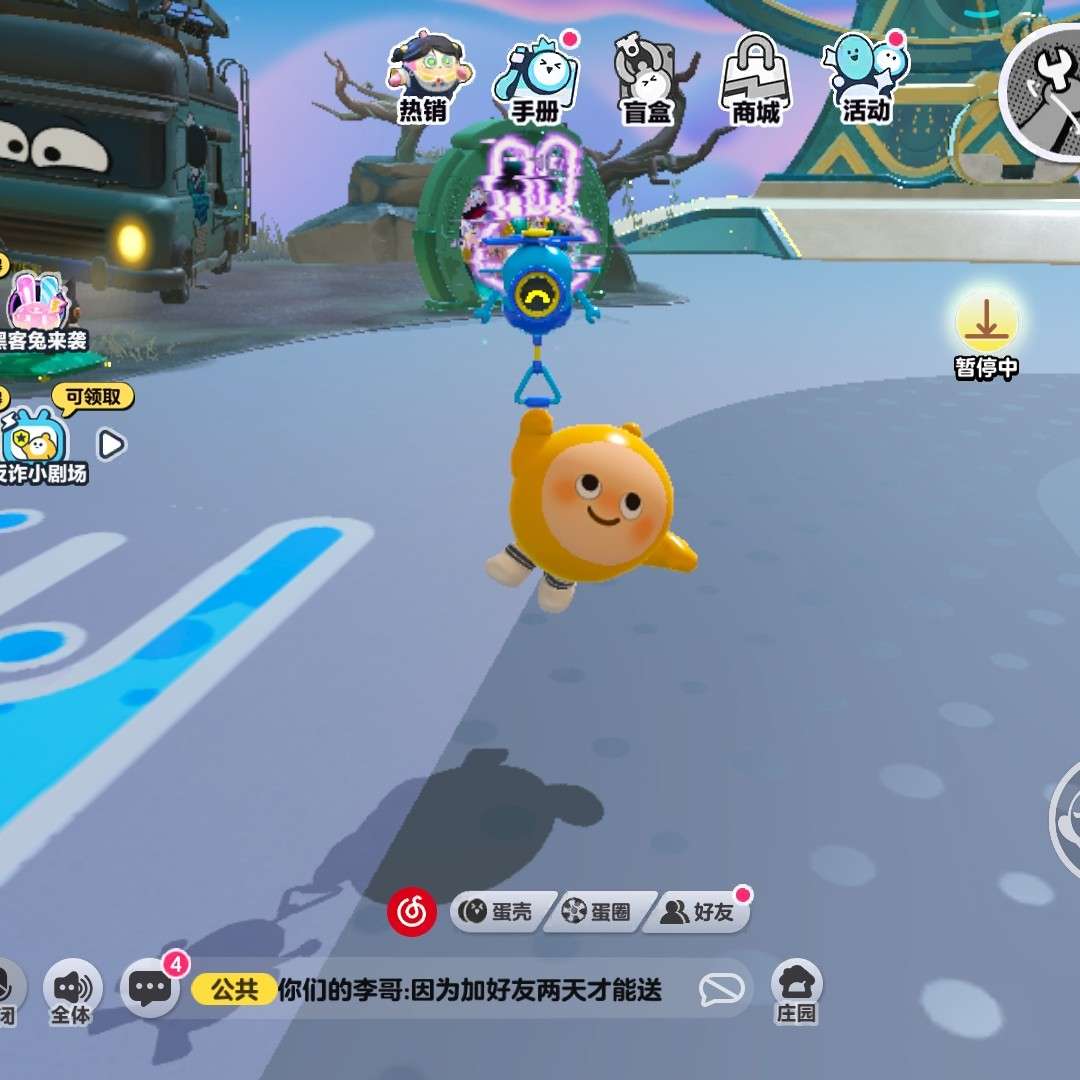Open the 盲盒 blind box menu
The width and height of the screenshot is (1080, 1080).
click(x=645, y=76)
